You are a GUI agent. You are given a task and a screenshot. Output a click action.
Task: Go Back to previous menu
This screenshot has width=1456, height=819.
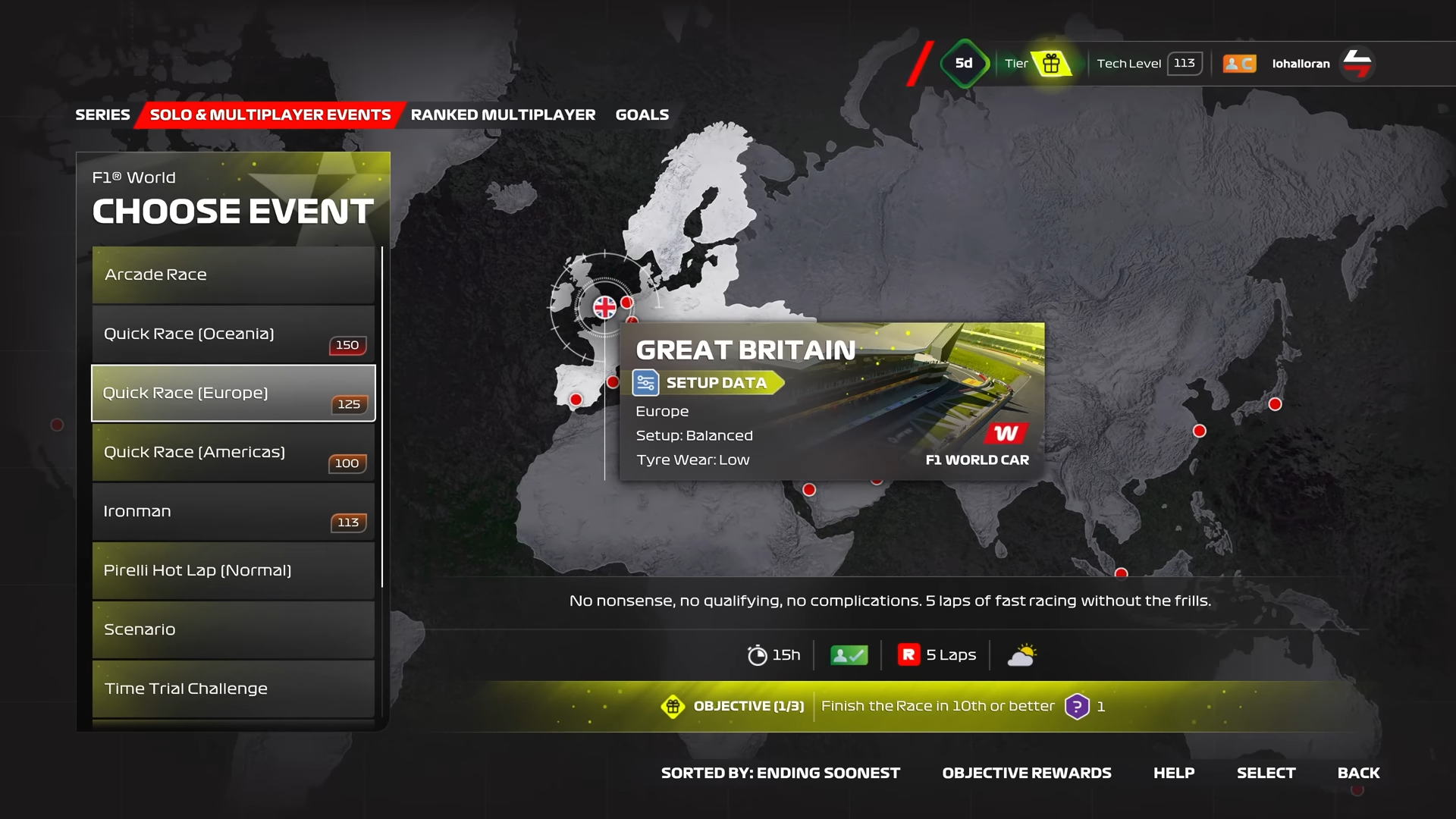coord(1358,773)
